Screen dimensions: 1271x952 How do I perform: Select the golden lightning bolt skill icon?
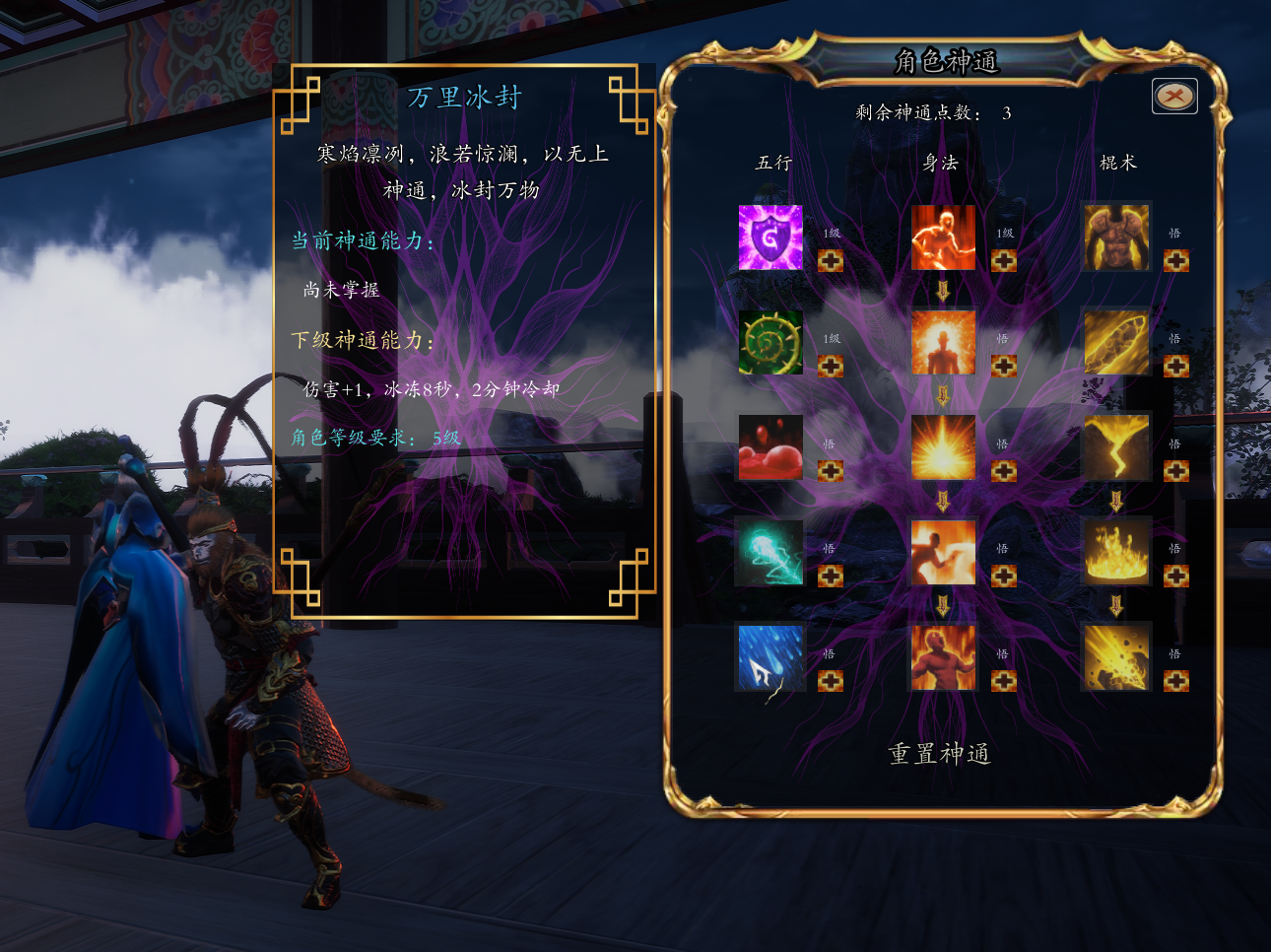click(x=1115, y=446)
